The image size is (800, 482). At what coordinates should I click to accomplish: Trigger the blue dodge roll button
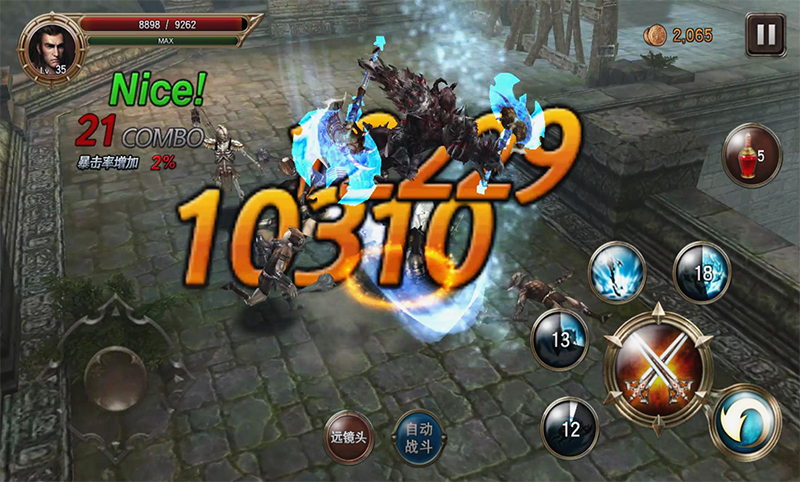tap(745, 422)
